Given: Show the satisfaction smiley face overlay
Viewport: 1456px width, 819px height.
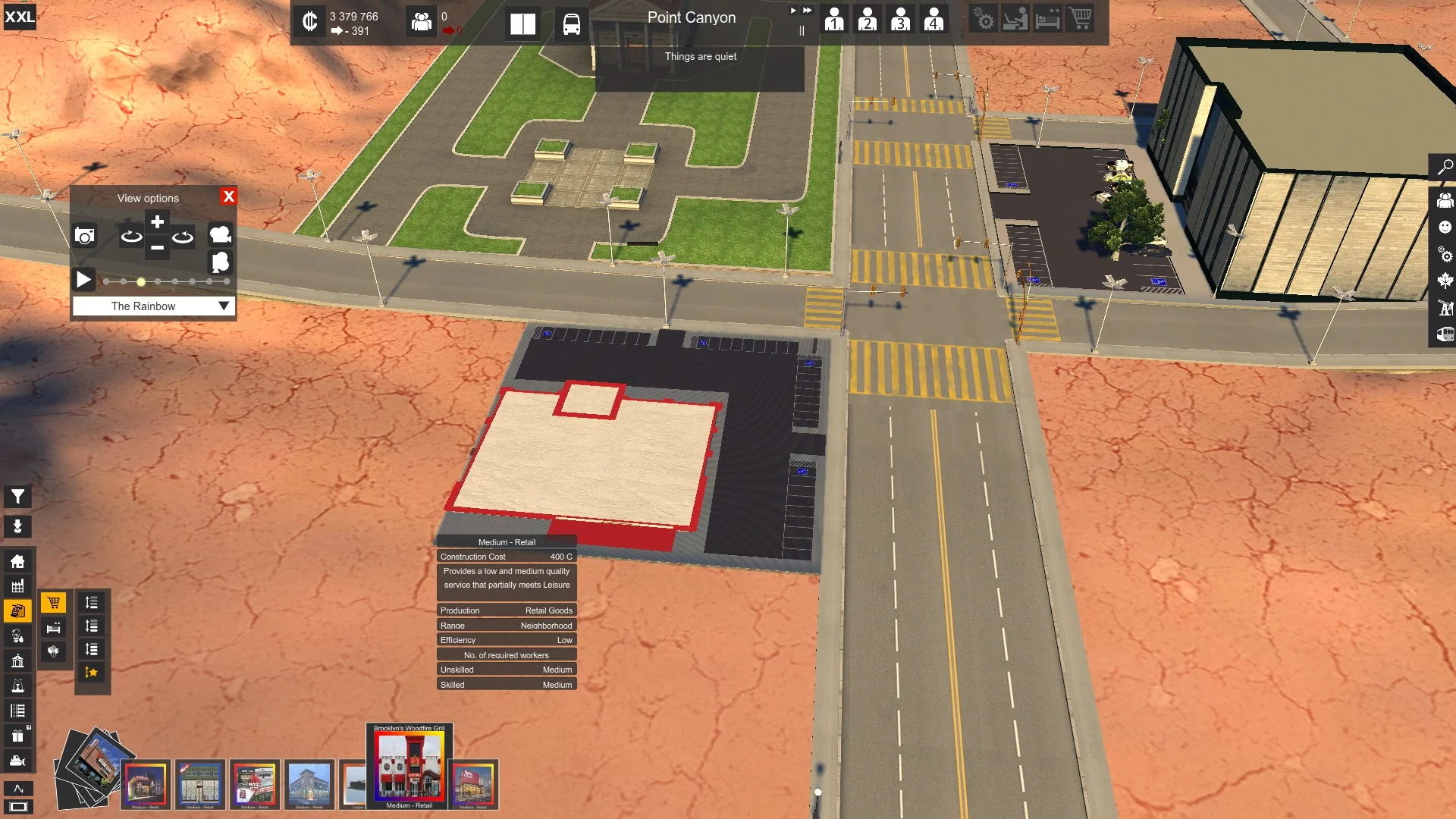Looking at the screenshot, I should click(1445, 227).
